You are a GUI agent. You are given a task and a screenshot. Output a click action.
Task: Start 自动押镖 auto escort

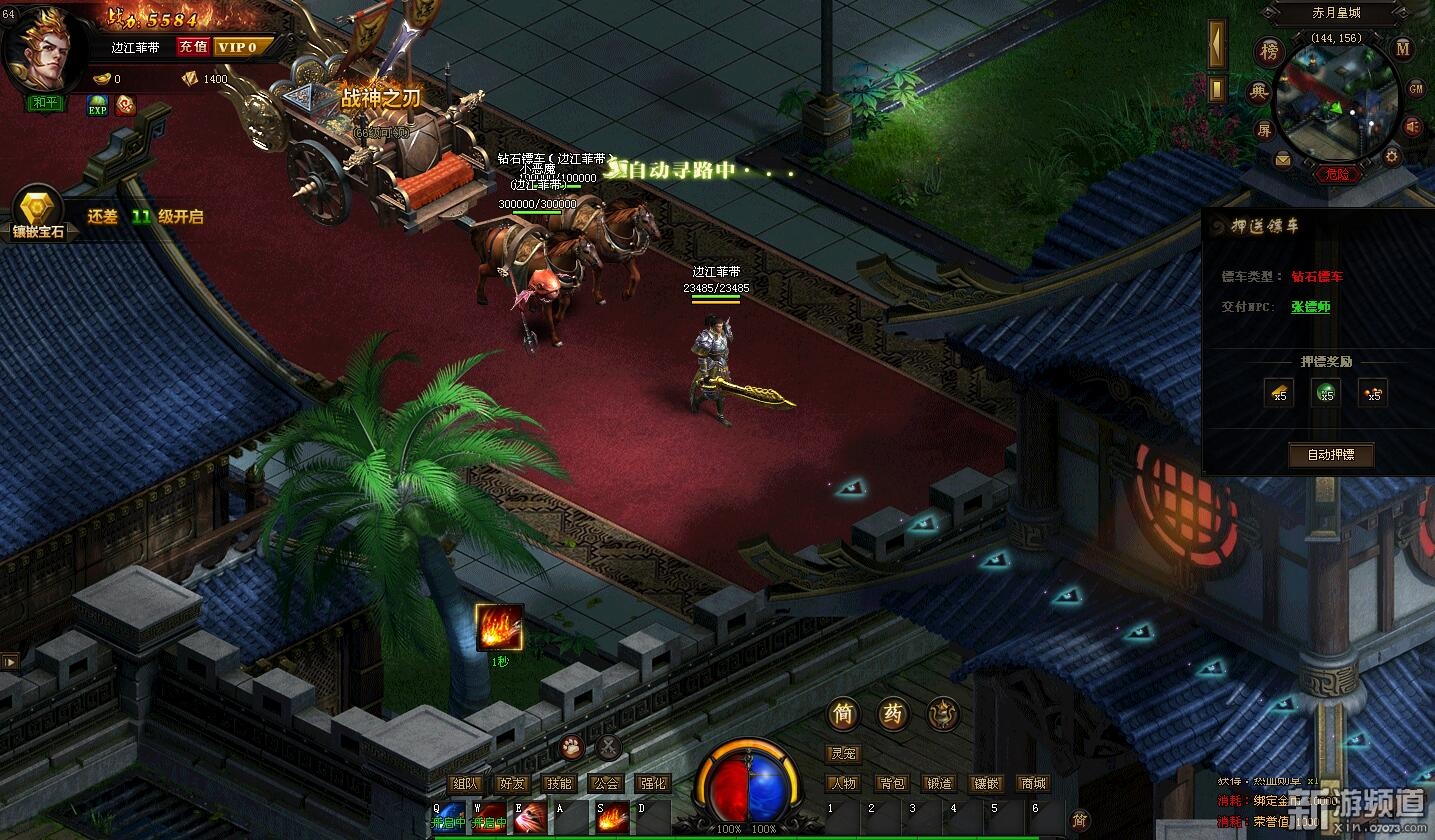coord(1330,456)
